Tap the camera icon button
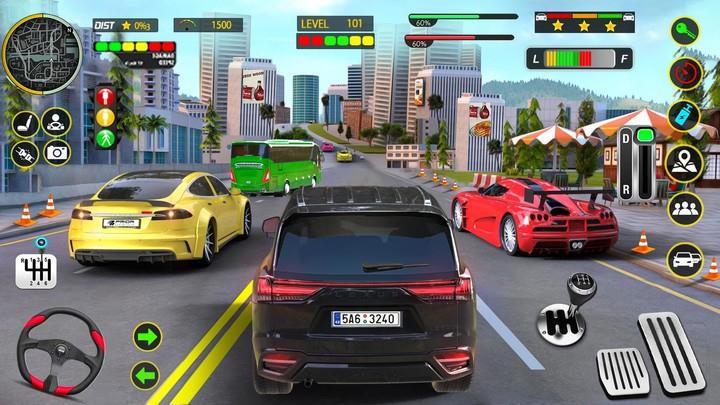The image size is (720, 405). pos(56,152)
